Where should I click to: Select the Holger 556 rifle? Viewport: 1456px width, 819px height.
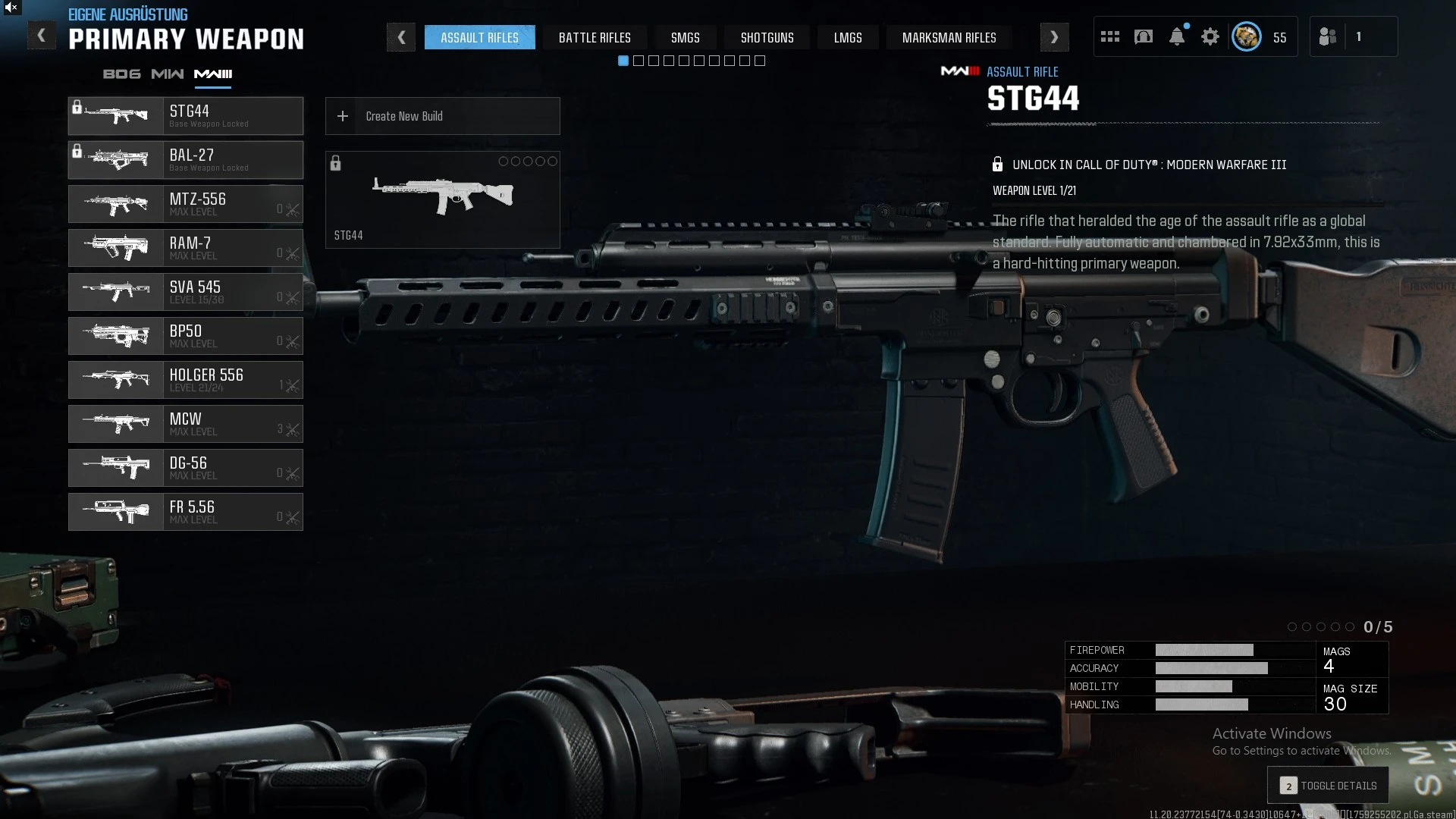[186, 380]
